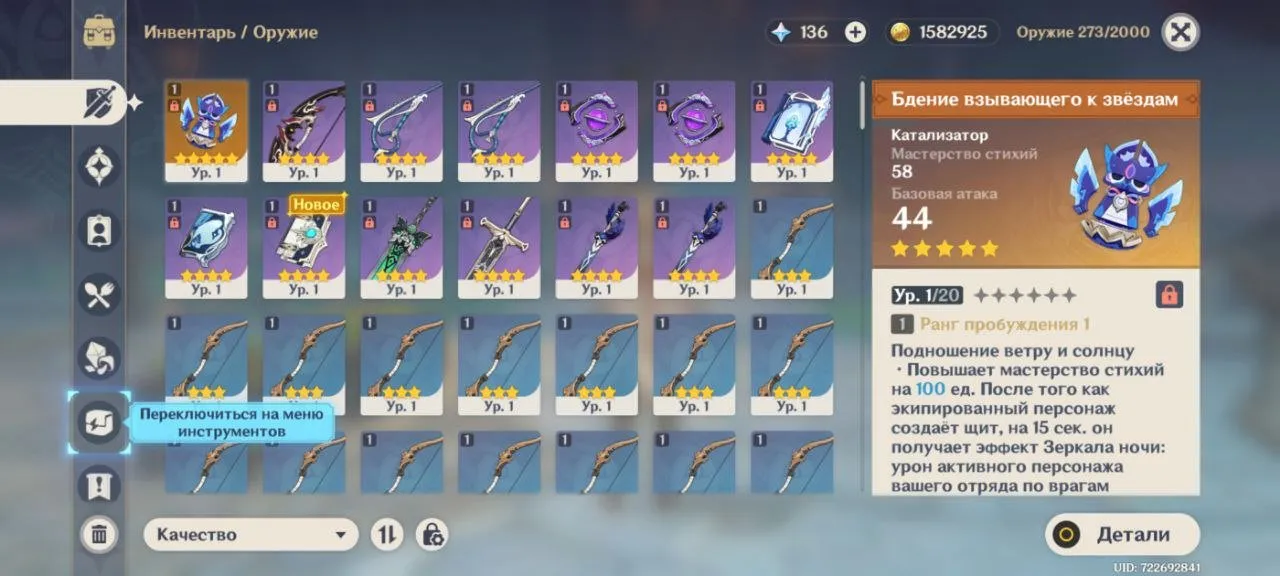Screen dimensions: 1280x576
Task: Switch to the weapons tab
Action: pos(99,102)
